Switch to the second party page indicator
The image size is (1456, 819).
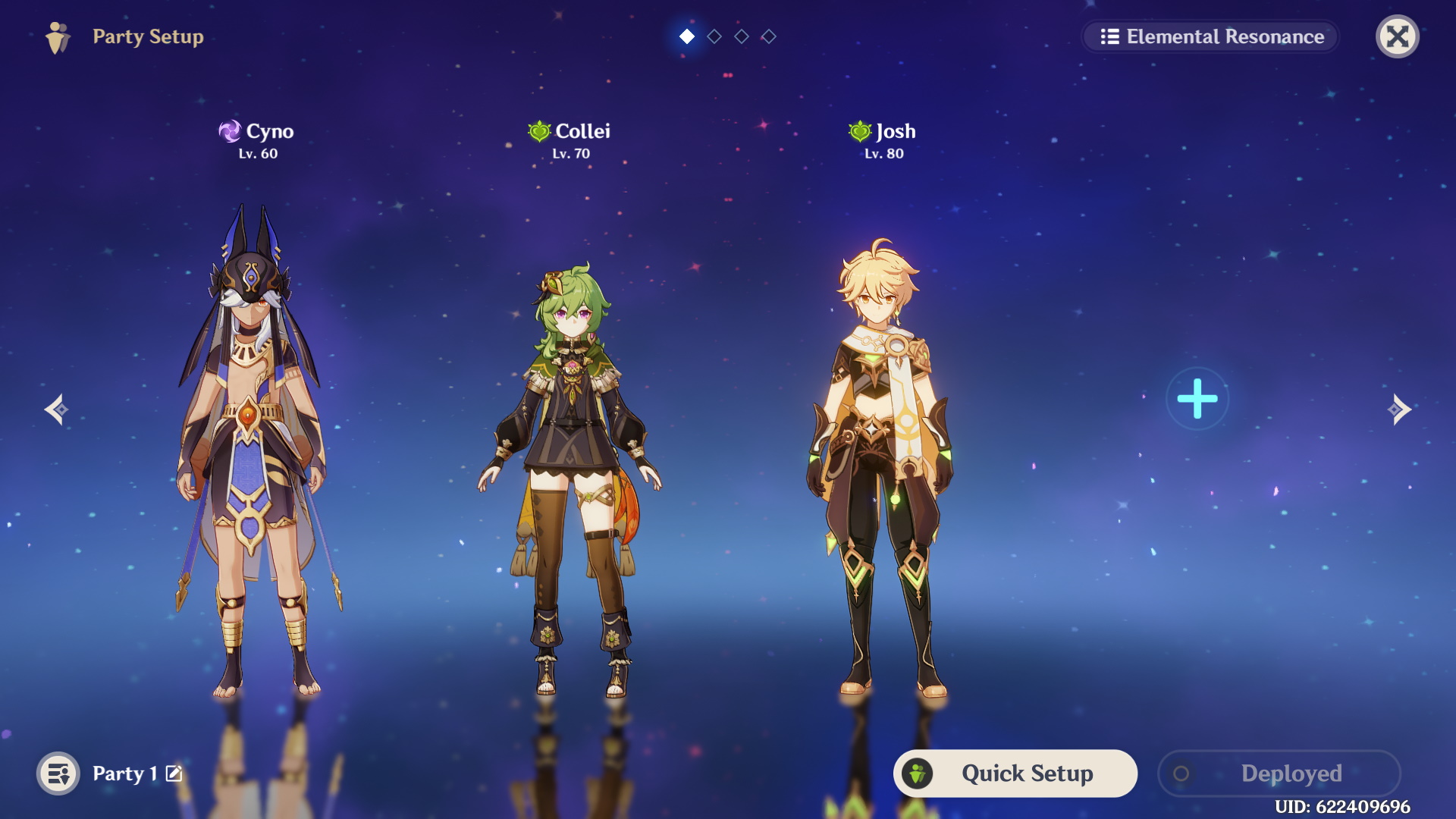pyautogui.click(x=714, y=36)
